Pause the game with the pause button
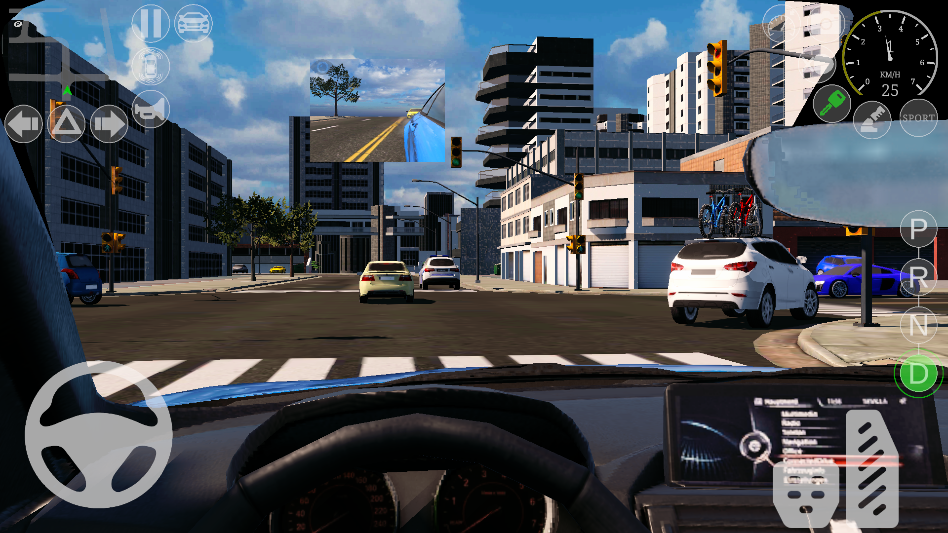The height and width of the screenshot is (533, 948). coord(150,22)
